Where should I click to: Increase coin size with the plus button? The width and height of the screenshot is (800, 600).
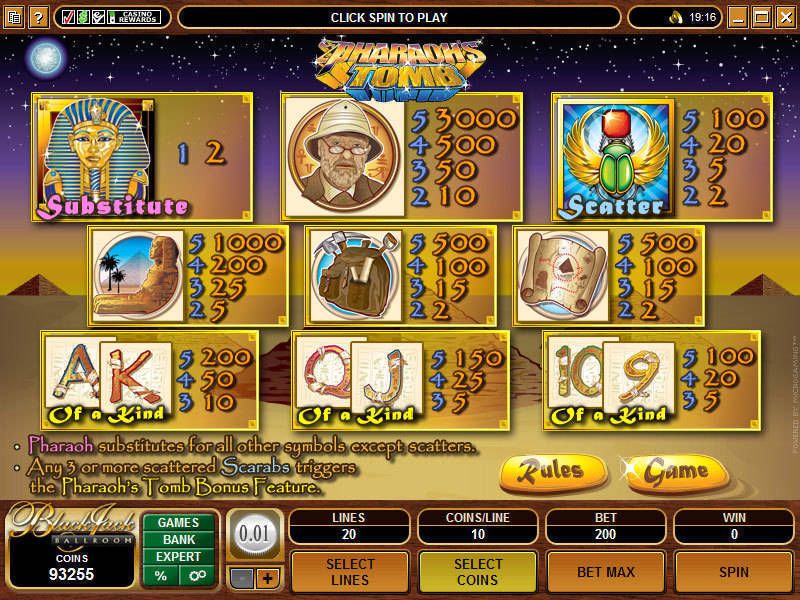[x=266, y=578]
